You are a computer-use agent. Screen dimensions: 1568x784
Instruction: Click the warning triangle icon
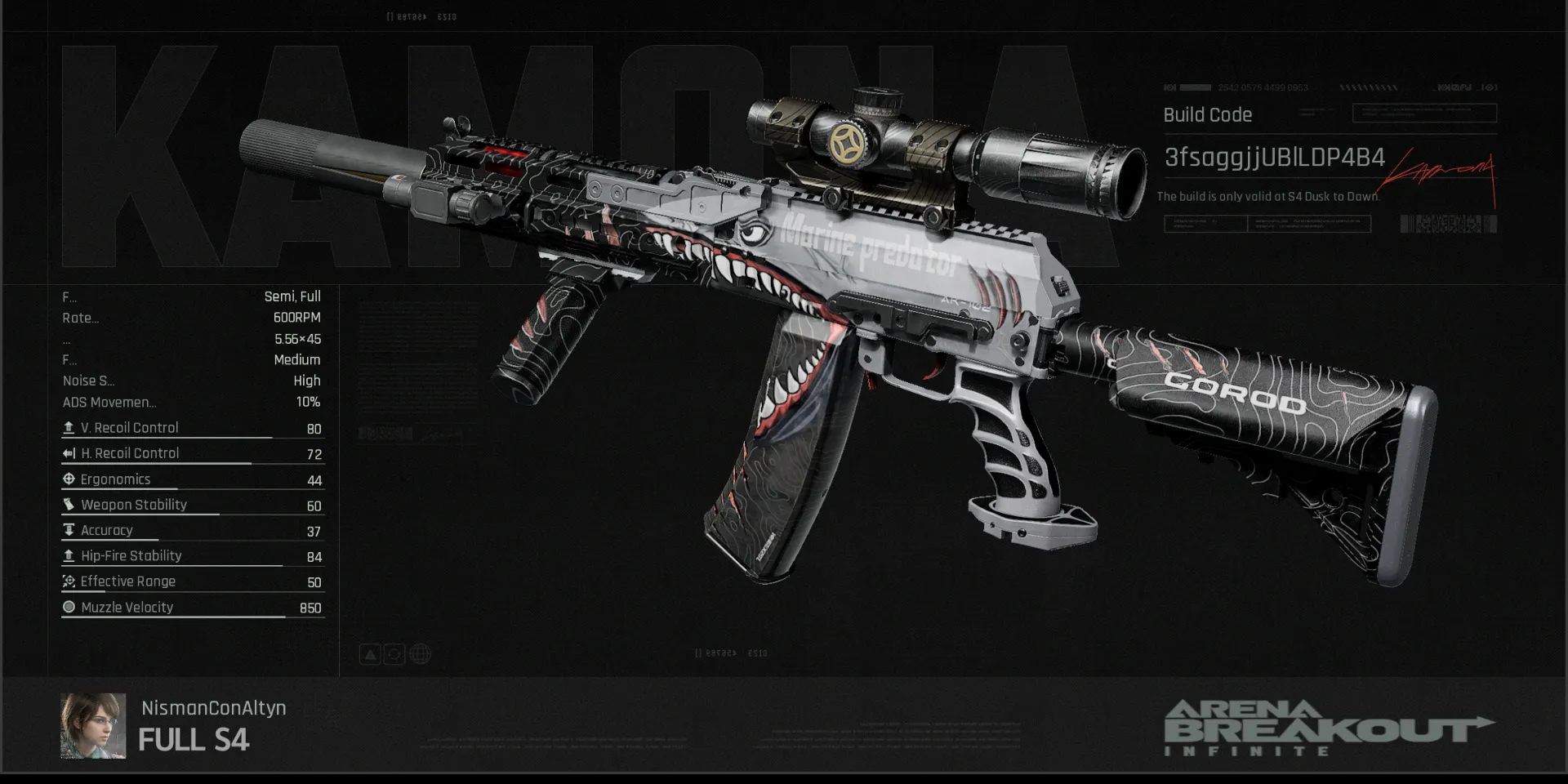pos(370,654)
